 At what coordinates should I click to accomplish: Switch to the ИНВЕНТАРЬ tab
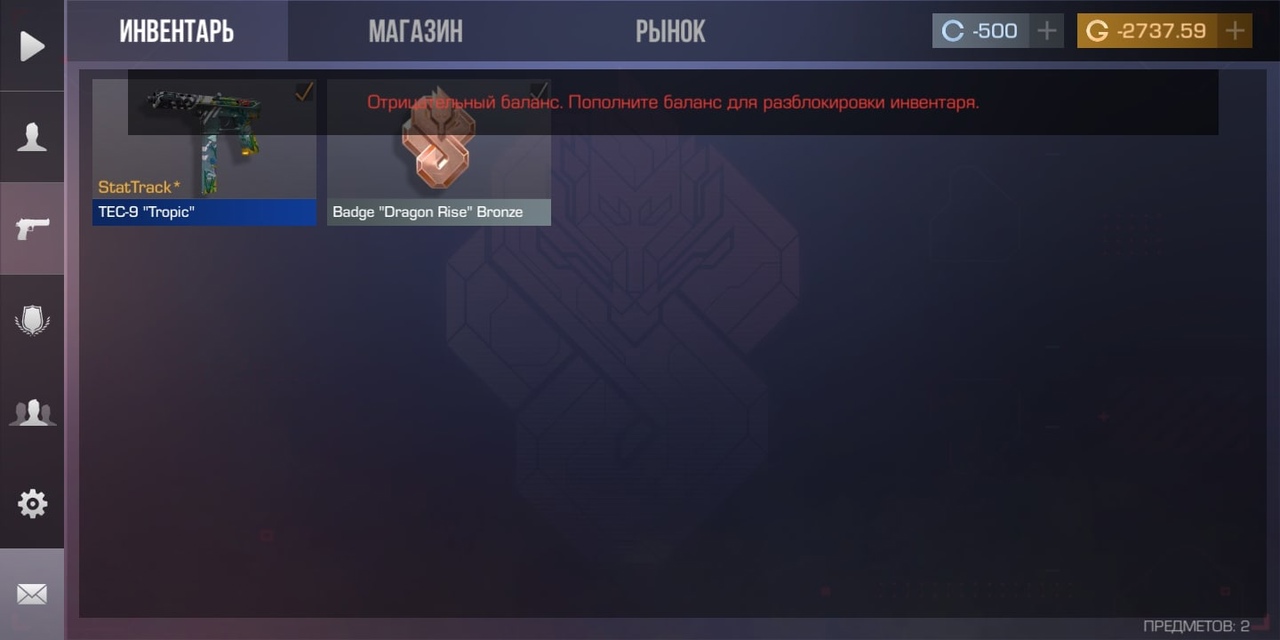(177, 31)
